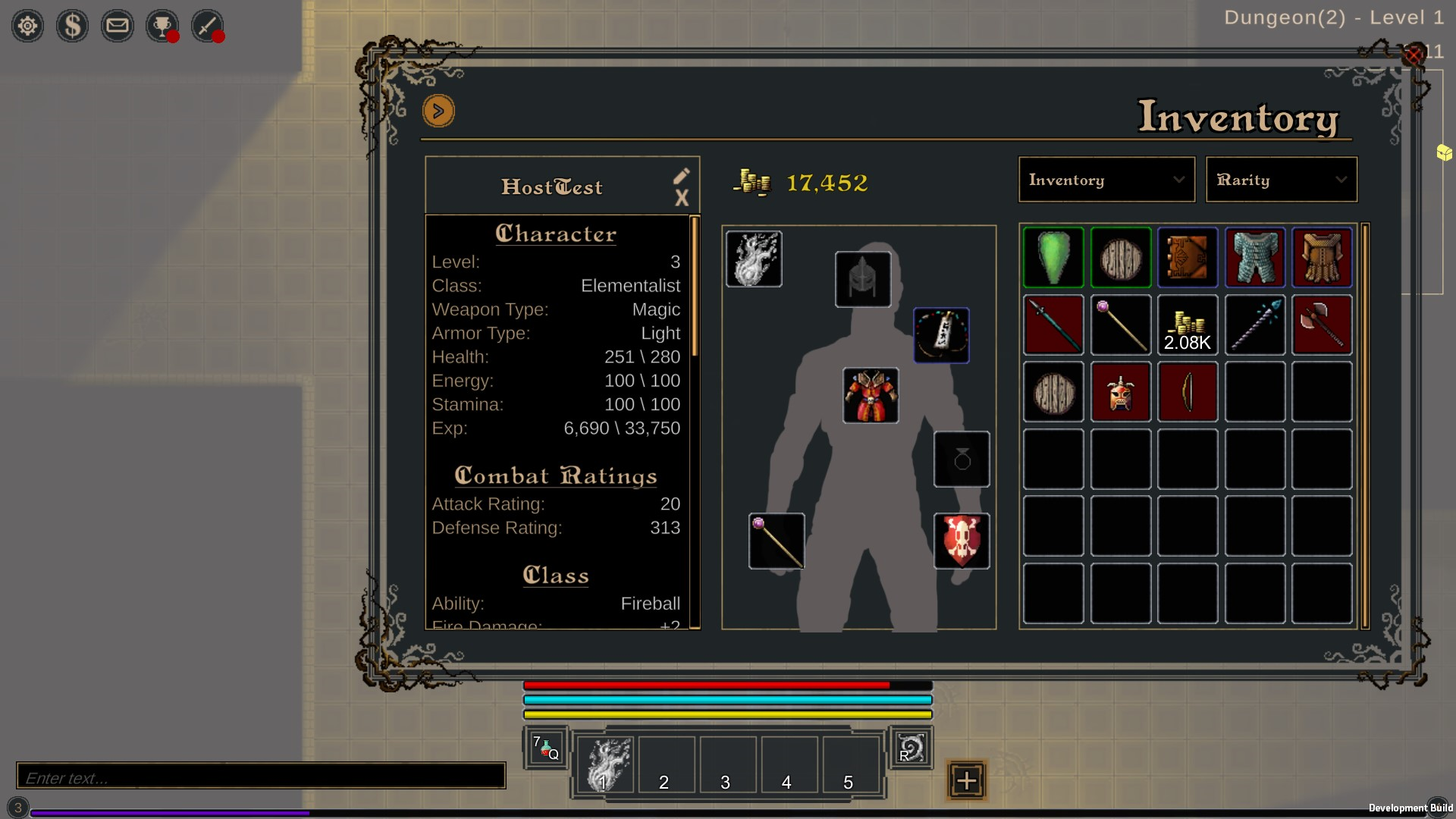This screenshot has height=819, width=1456.
Task: Close the Inventory window
Action: [x=1414, y=55]
